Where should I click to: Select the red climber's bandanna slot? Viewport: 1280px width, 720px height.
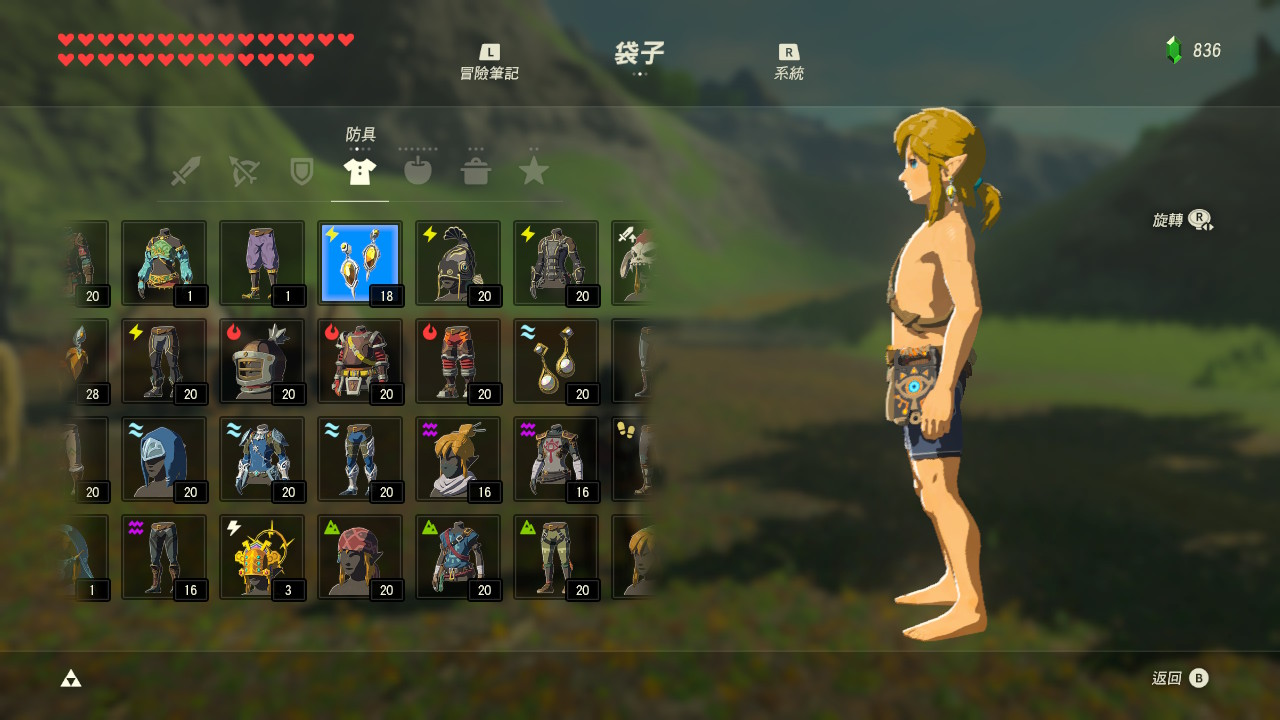360,557
